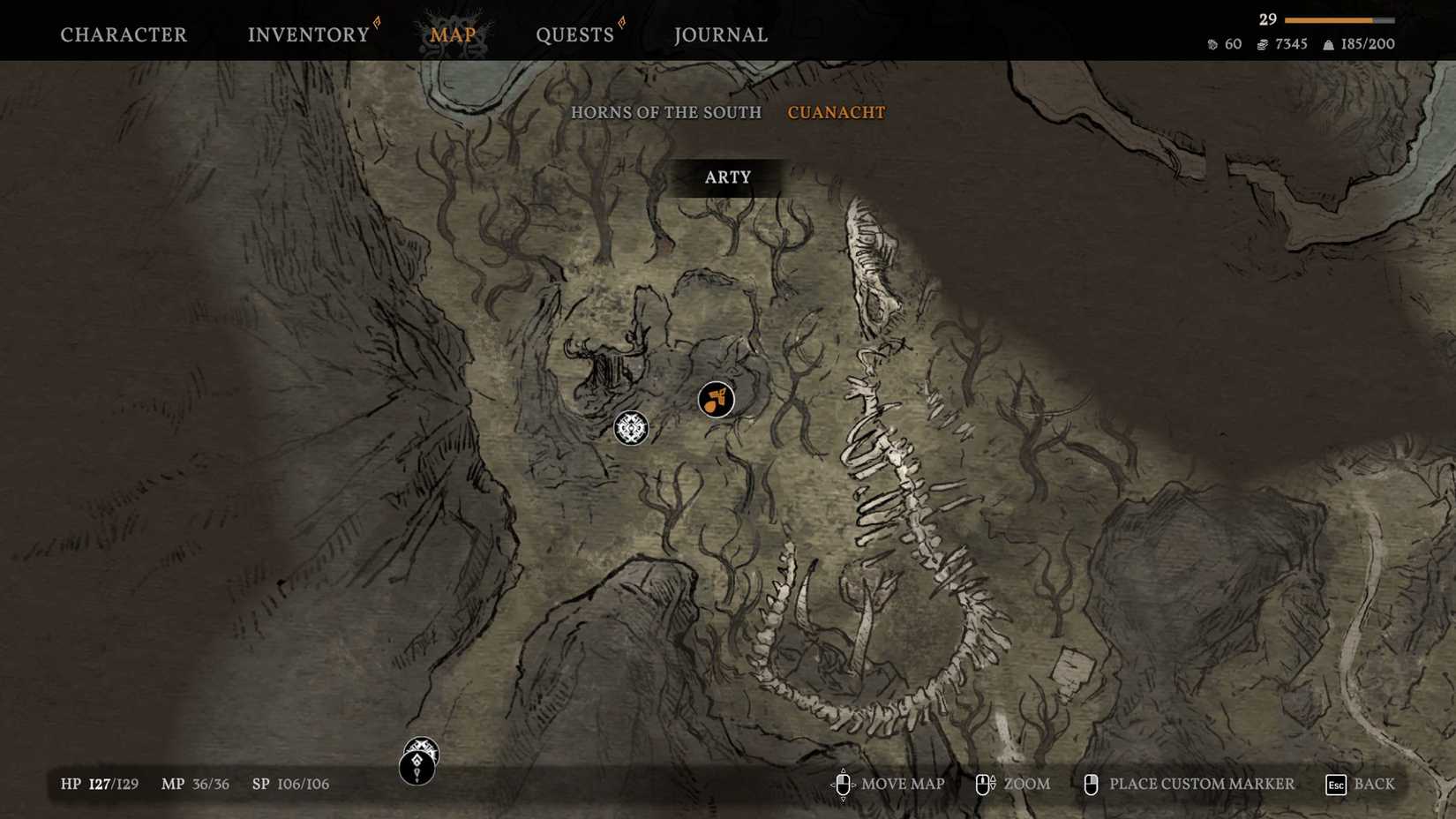Click the coin pouch icon showing 60
Viewport: 1456px width, 819px height.
click(1212, 43)
